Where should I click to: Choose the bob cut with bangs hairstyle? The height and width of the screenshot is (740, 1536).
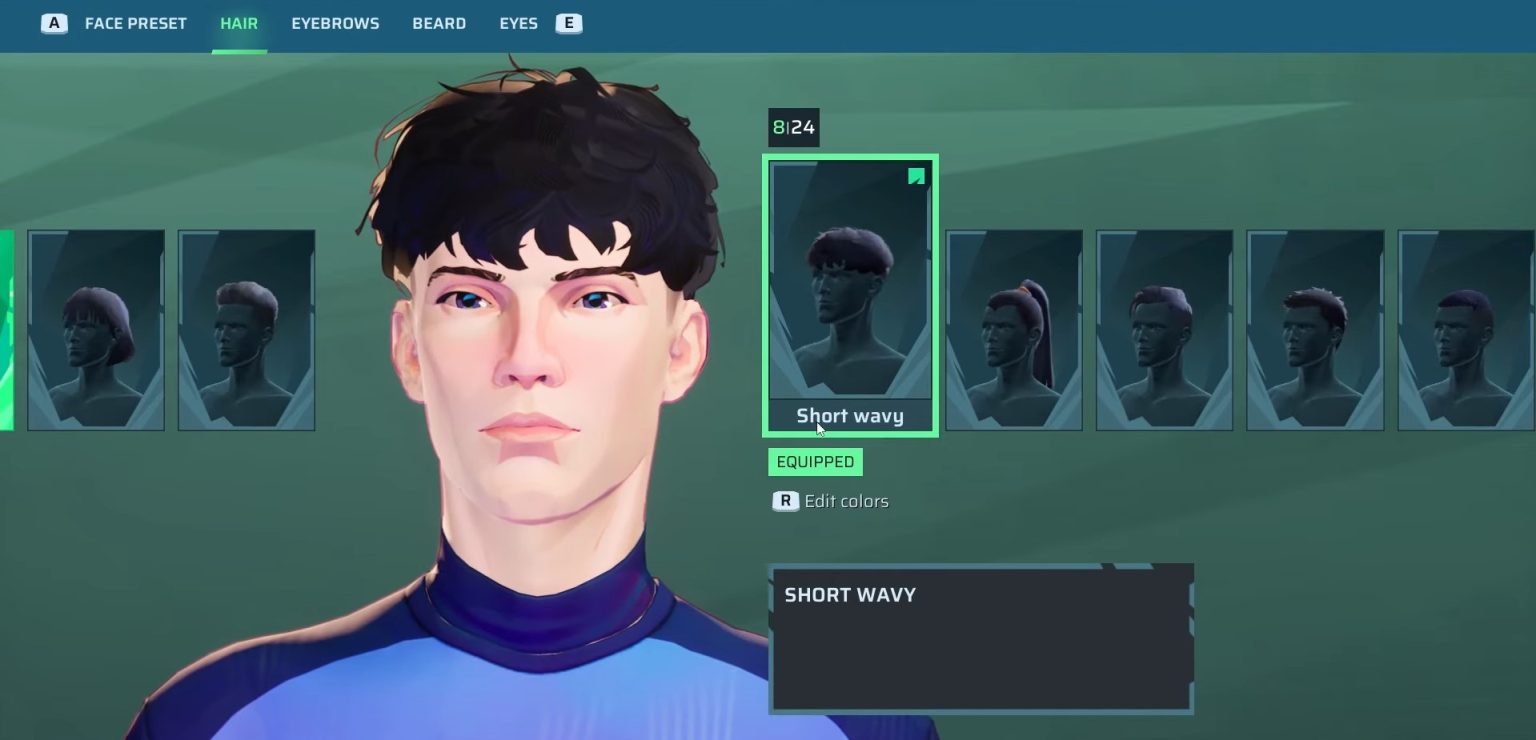pyautogui.click(x=96, y=330)
